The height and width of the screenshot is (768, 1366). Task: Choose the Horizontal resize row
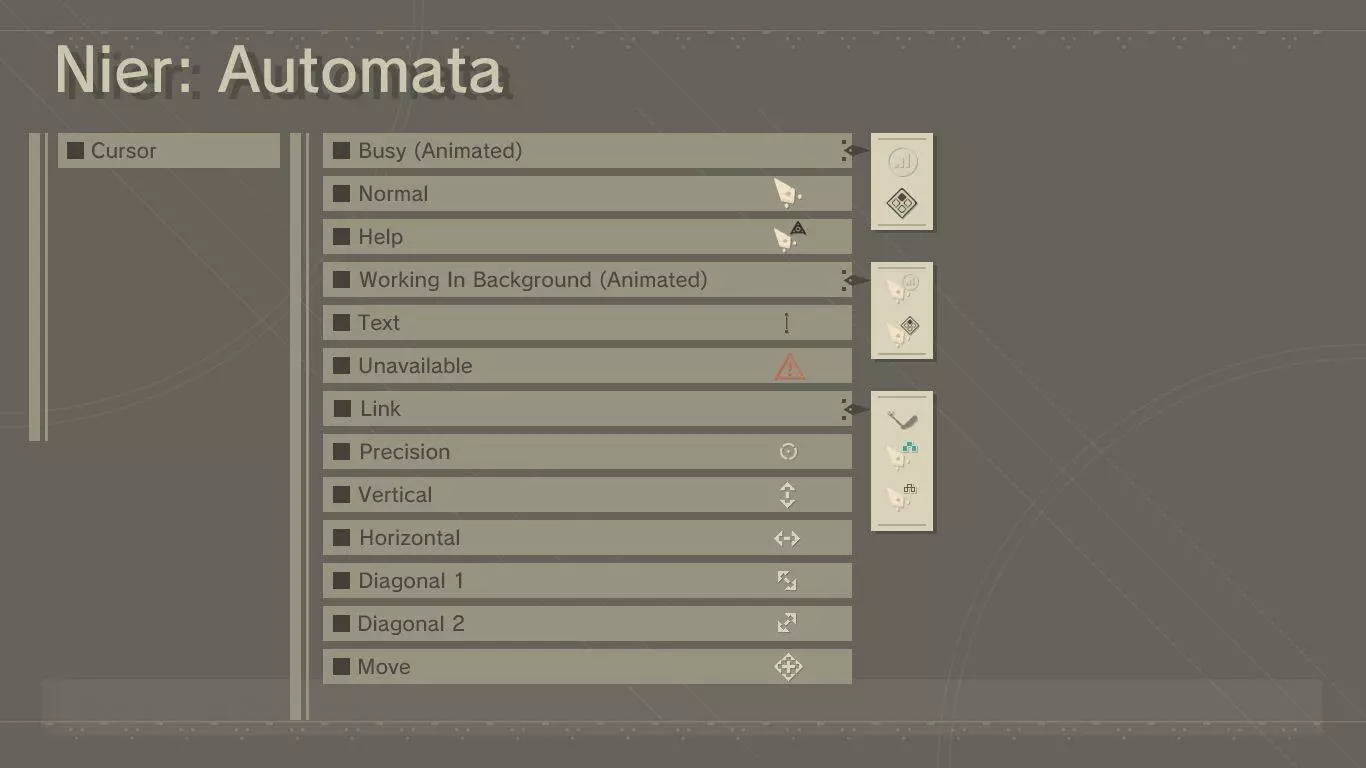tap(586, 538)
